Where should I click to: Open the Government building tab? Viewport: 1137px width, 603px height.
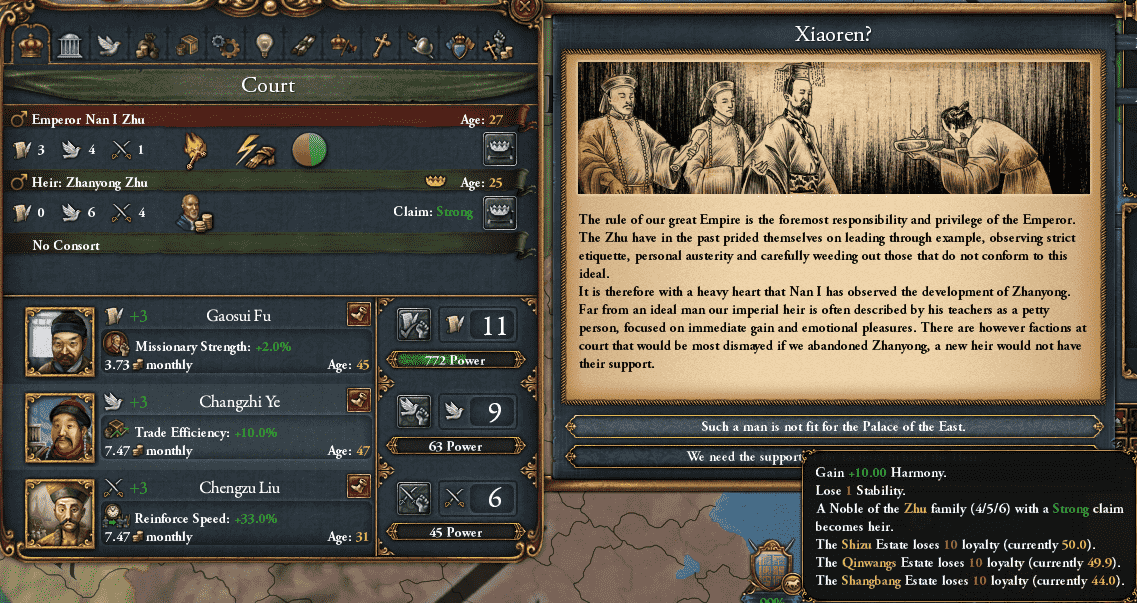[69, 45]
